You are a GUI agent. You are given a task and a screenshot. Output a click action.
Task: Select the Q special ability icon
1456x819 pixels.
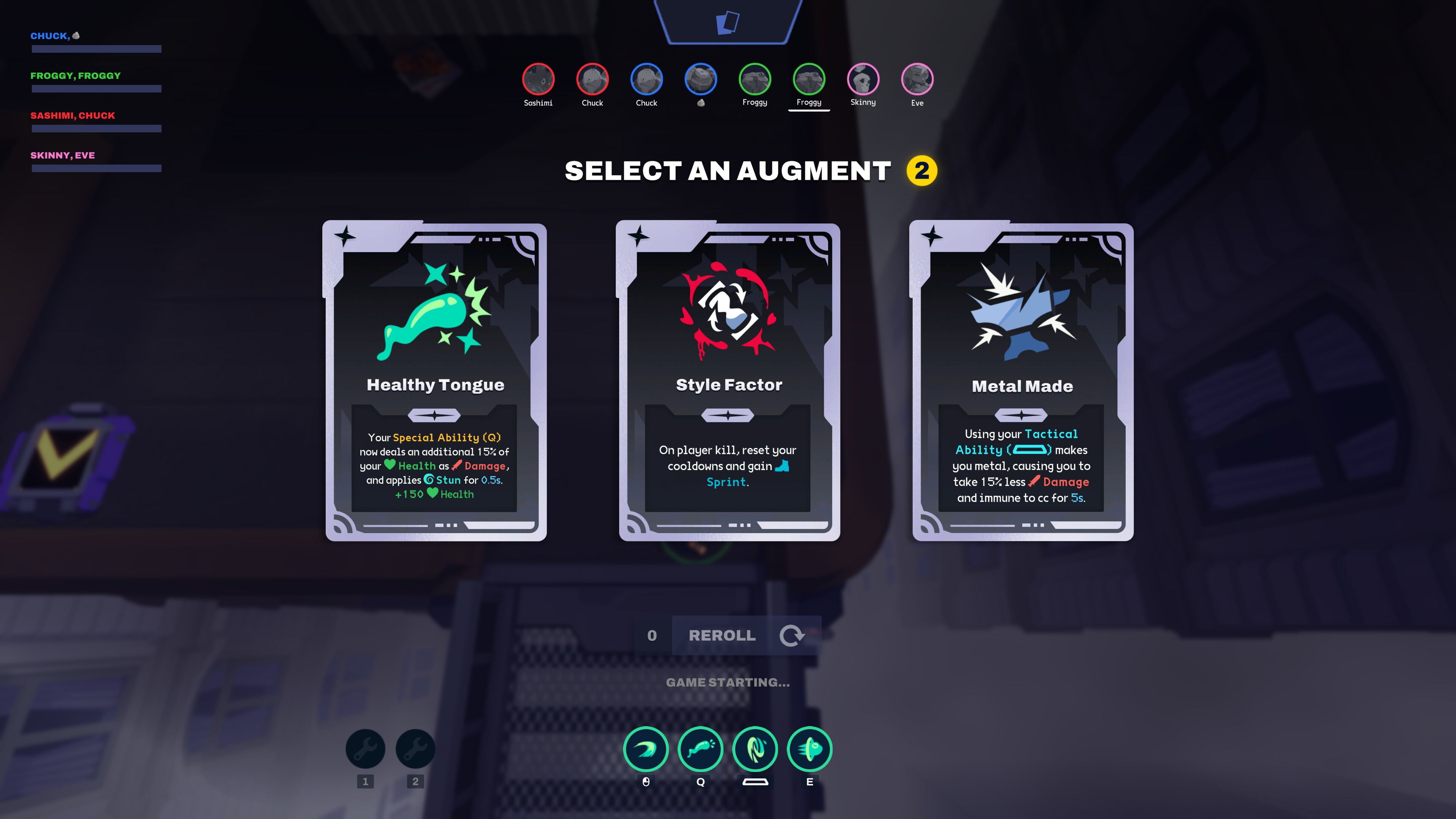[x=700, y=750]
